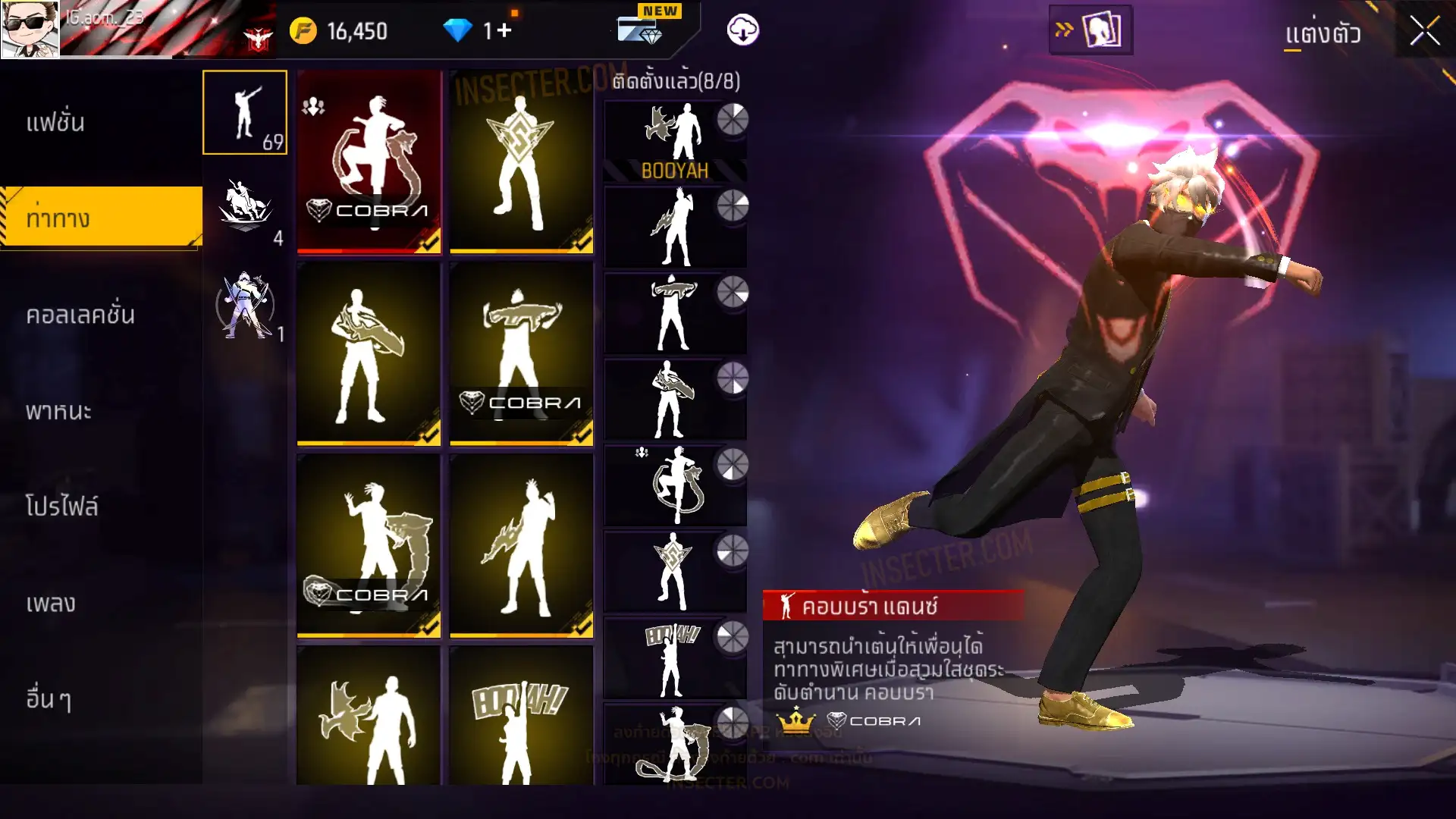Viewport: 1456px width, 819px height.
Task: Pick the BOOYAH sign emote in the grid
Action: (521, 717)
